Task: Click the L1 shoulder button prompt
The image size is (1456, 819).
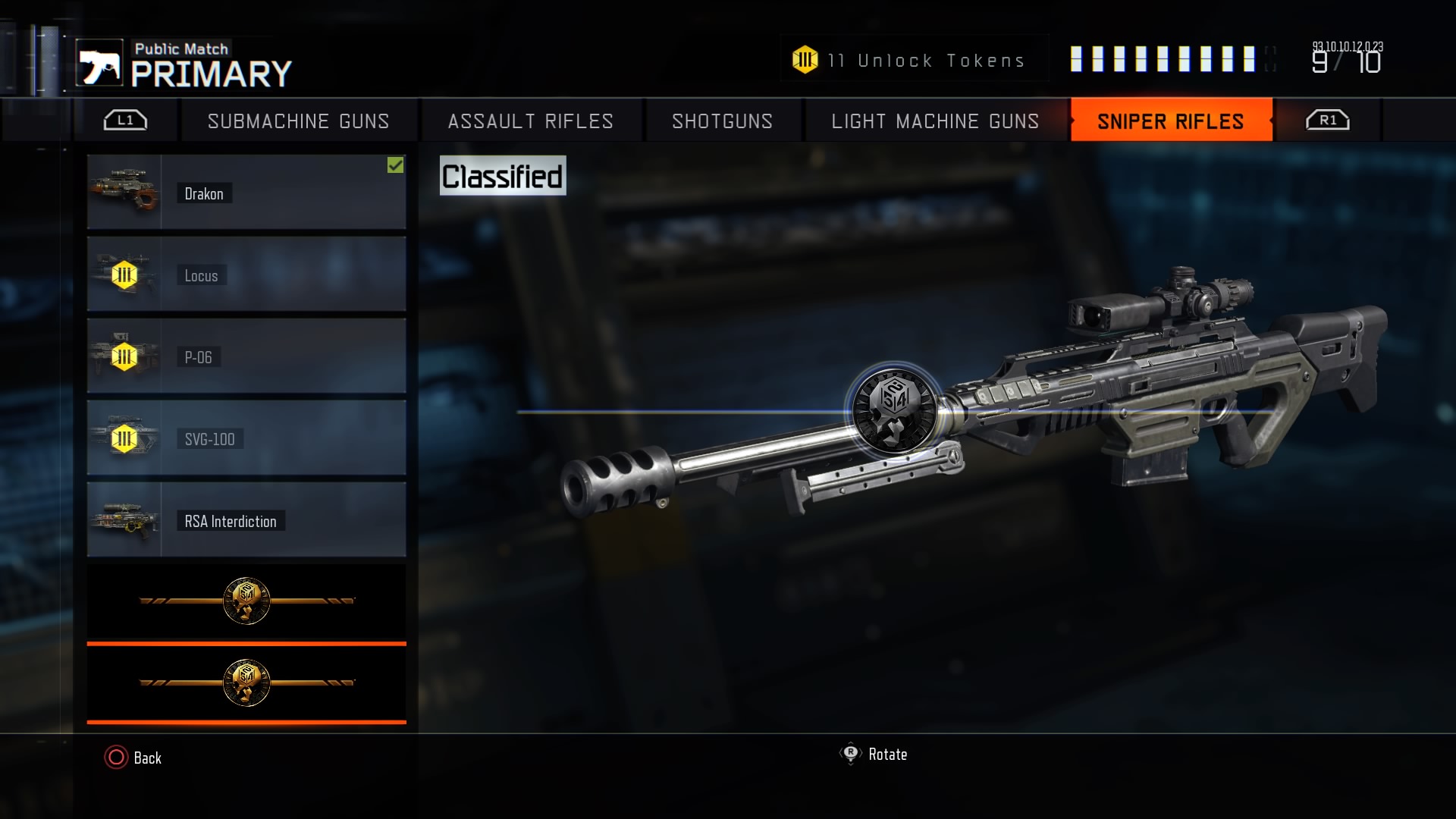Action: pos(124,119)
